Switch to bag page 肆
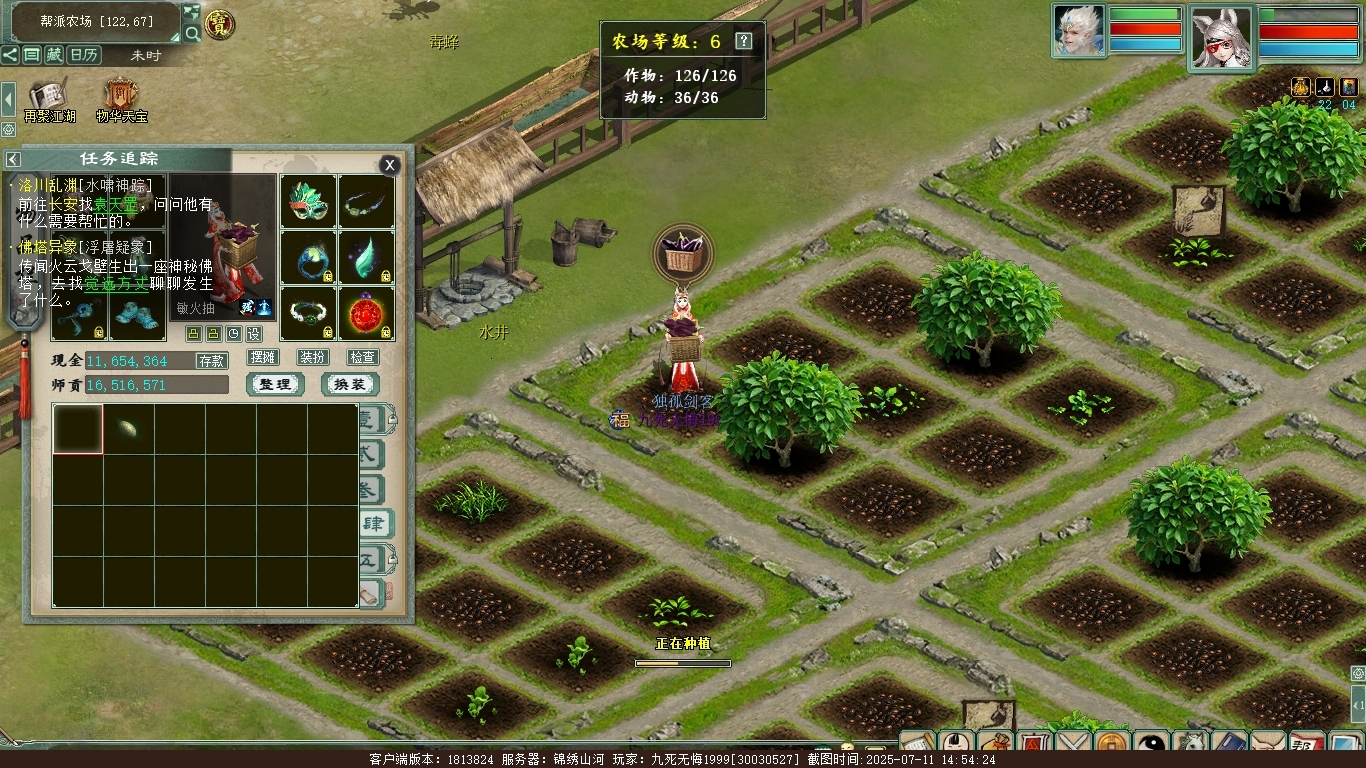This screenshot has height=768, width=1366. (x=374, y=522)
